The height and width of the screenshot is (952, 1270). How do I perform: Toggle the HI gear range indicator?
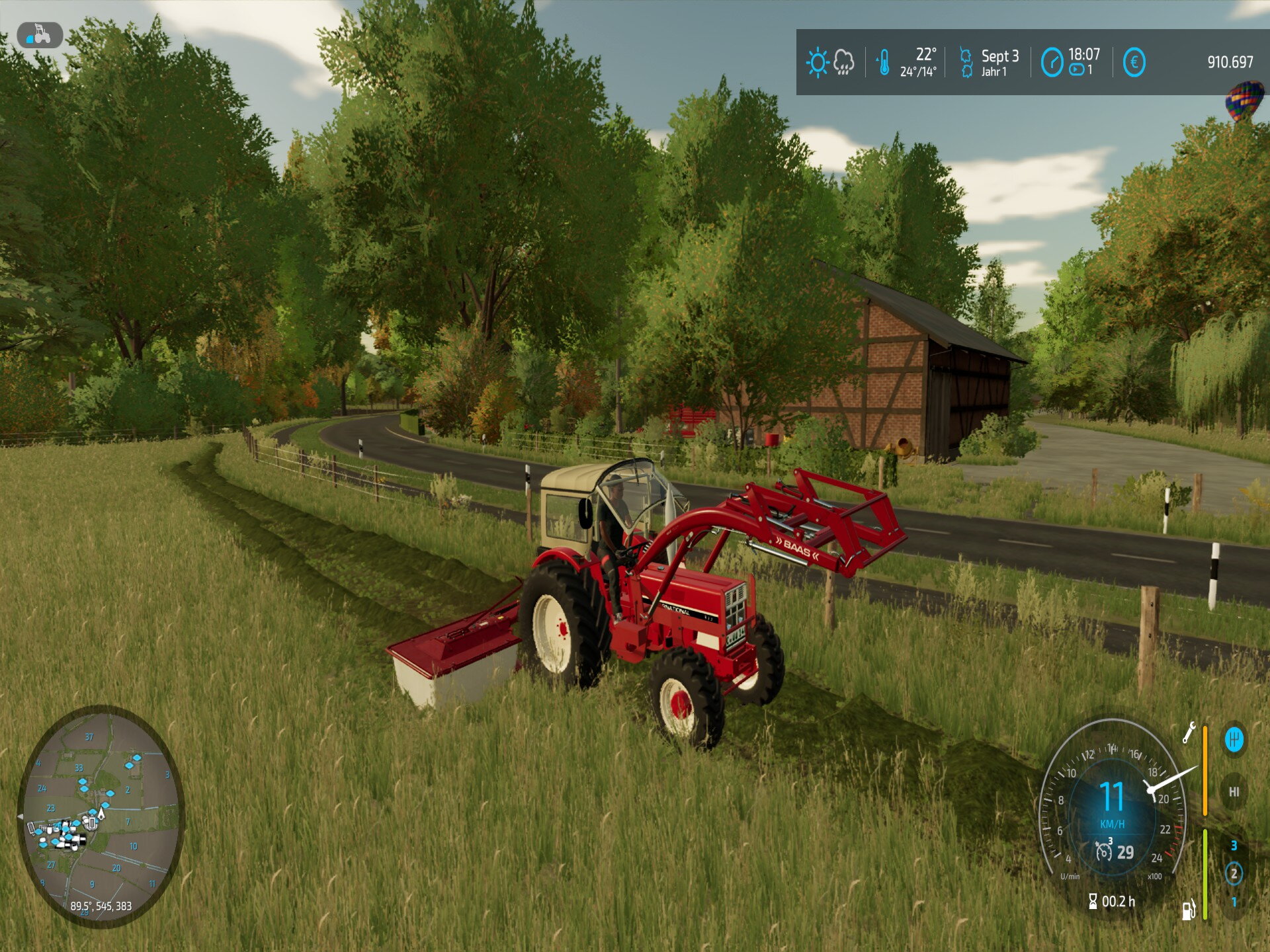point(1234,791)
